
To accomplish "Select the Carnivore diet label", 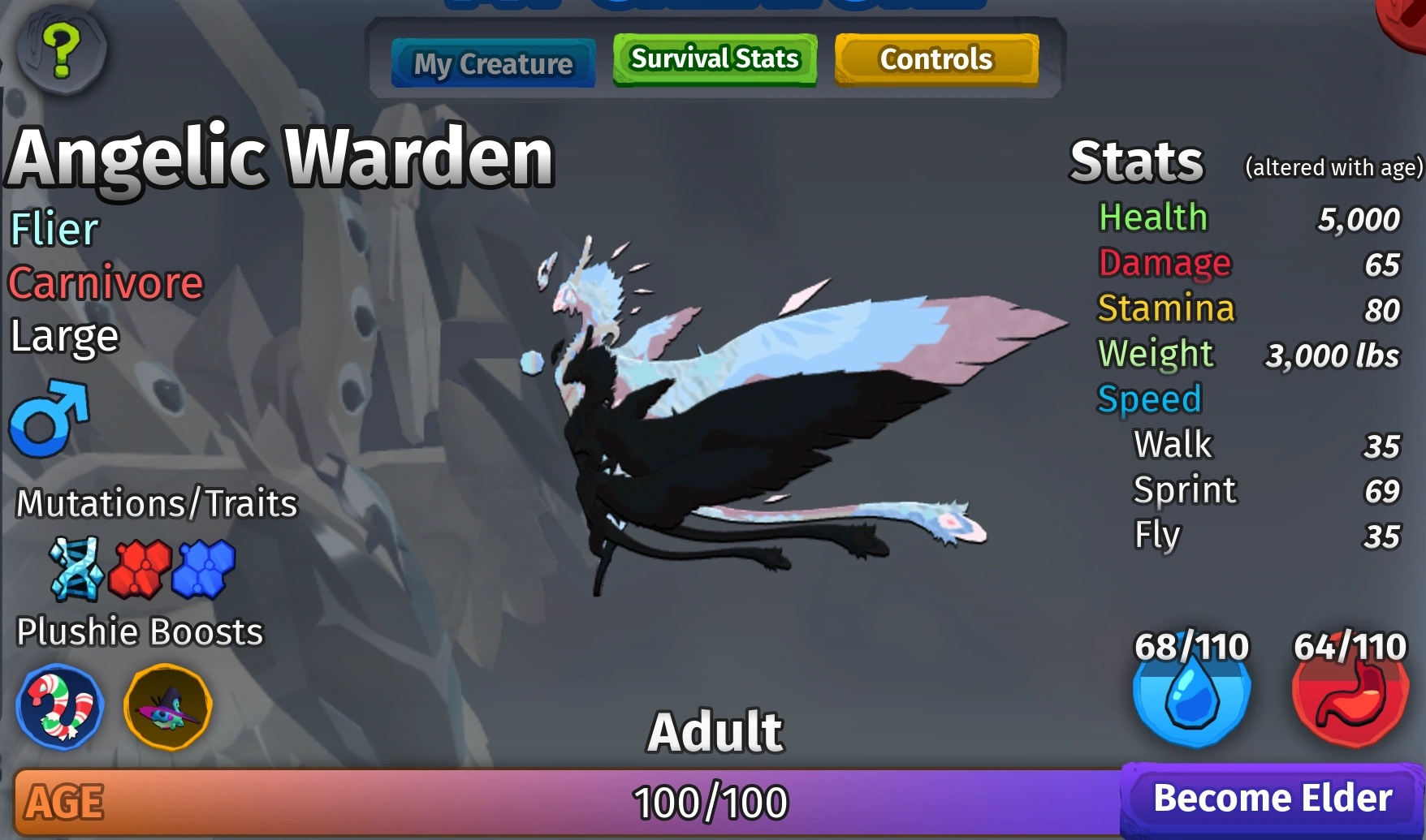I will tap(104, 282).
